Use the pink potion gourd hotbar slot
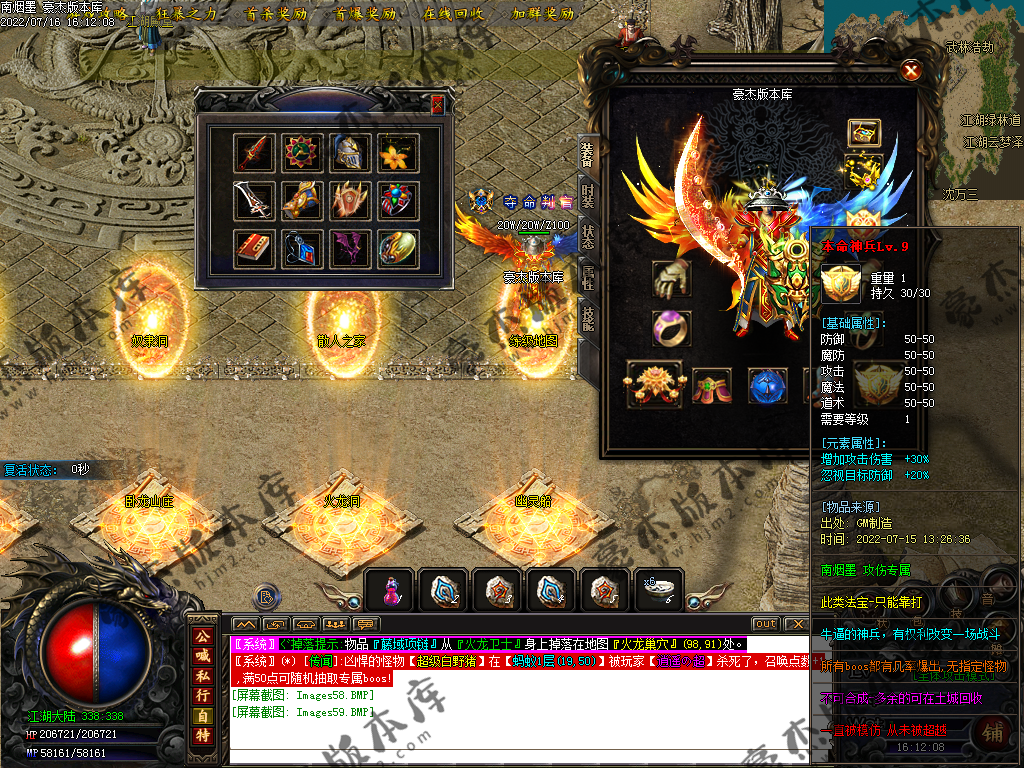 (x=391, y=591)
